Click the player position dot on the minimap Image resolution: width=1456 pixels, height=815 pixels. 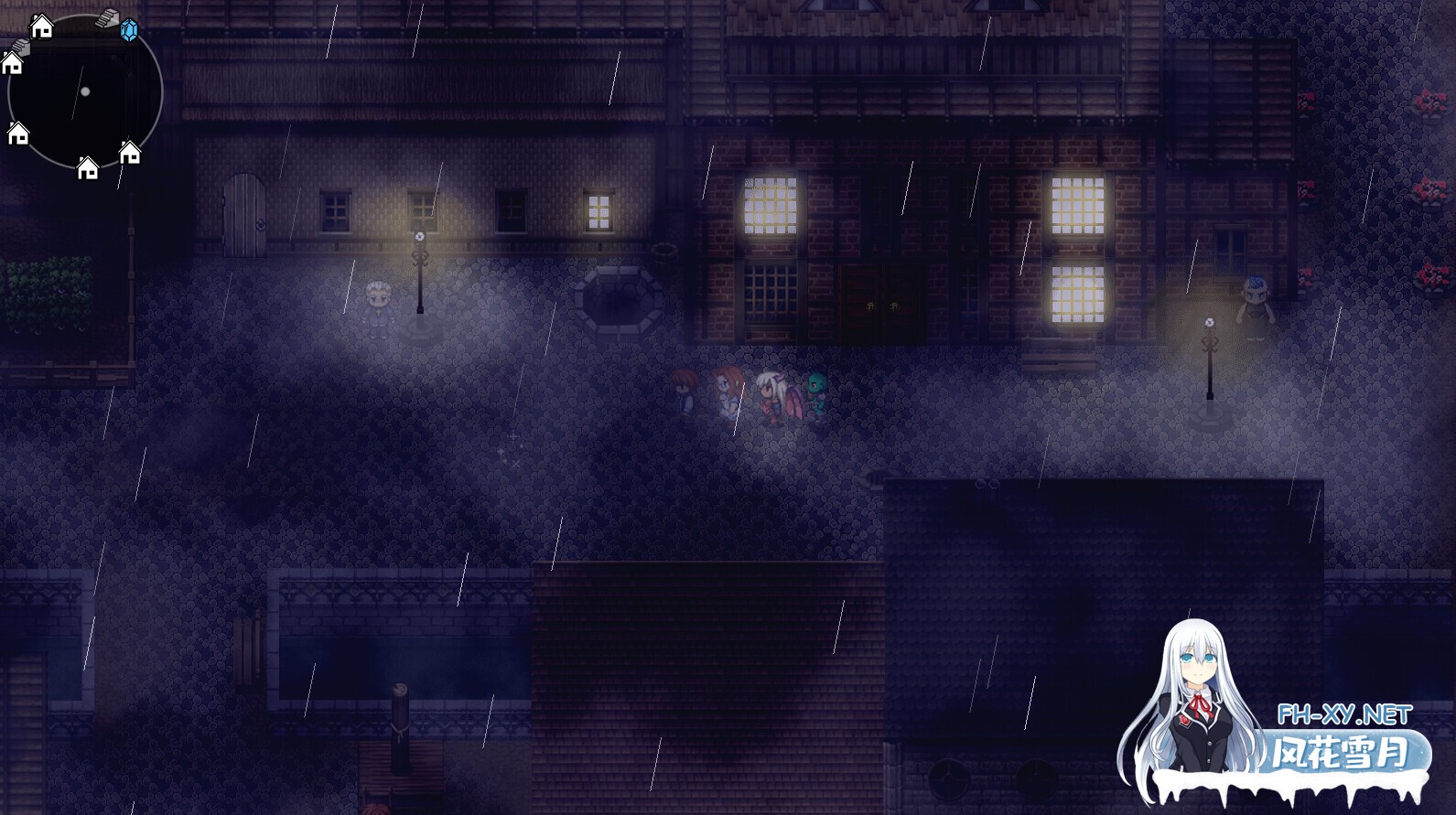85,92
